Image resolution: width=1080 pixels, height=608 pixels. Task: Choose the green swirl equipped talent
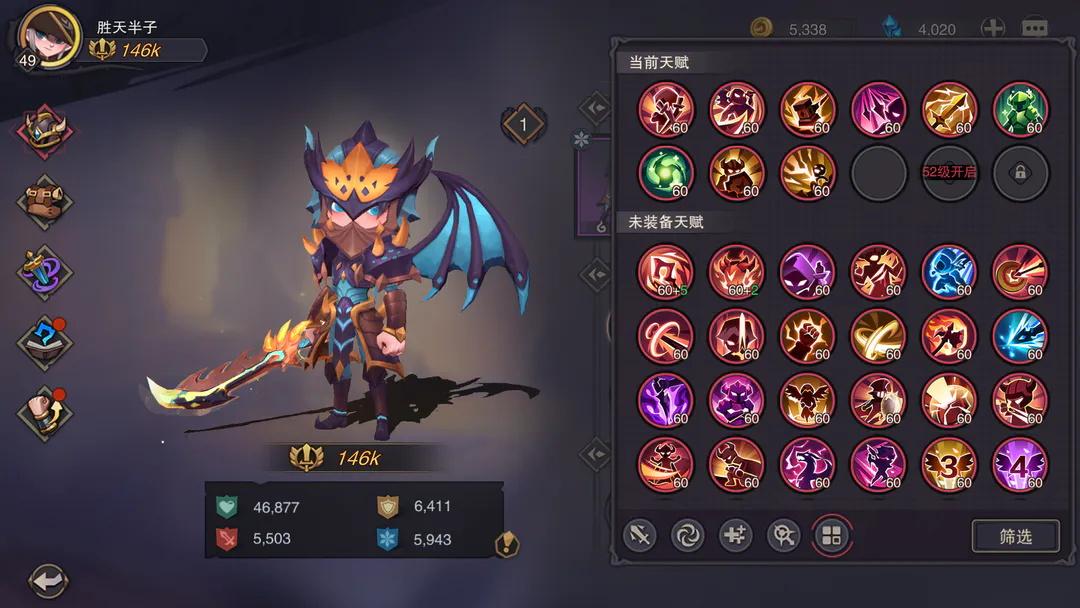pos(665,172)
